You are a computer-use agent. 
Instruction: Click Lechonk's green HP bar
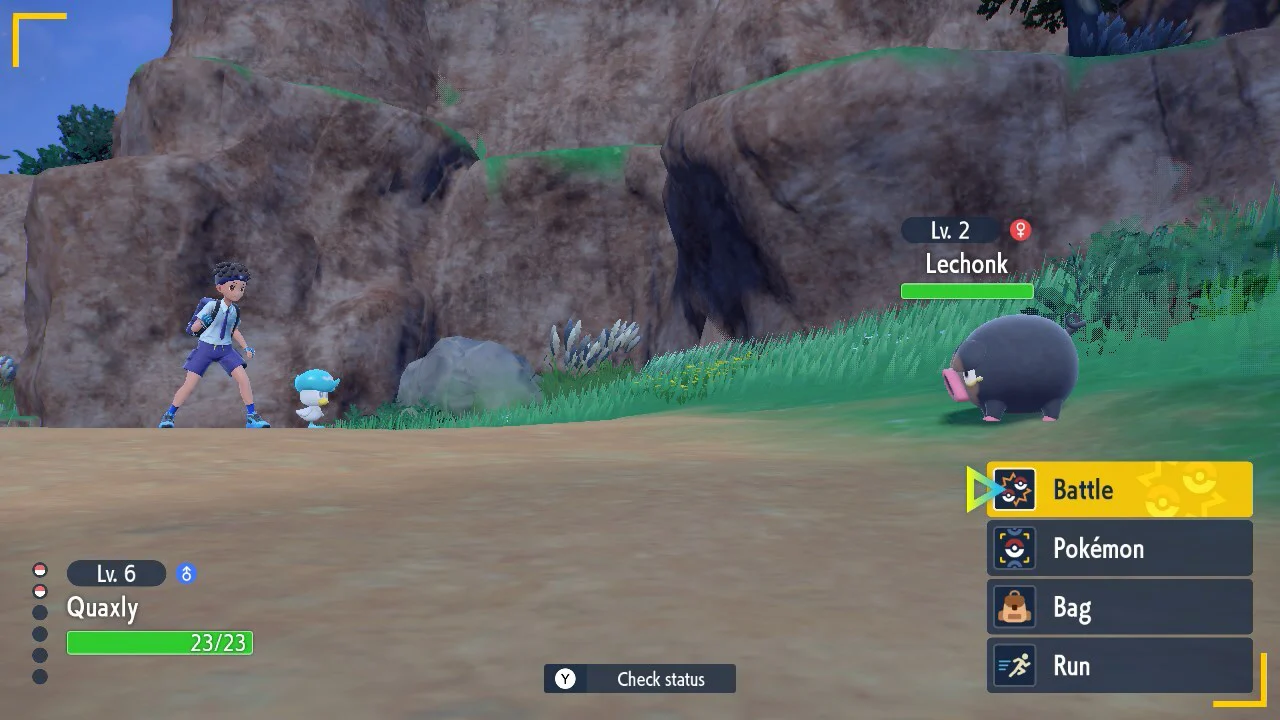[x=966, y=290]
